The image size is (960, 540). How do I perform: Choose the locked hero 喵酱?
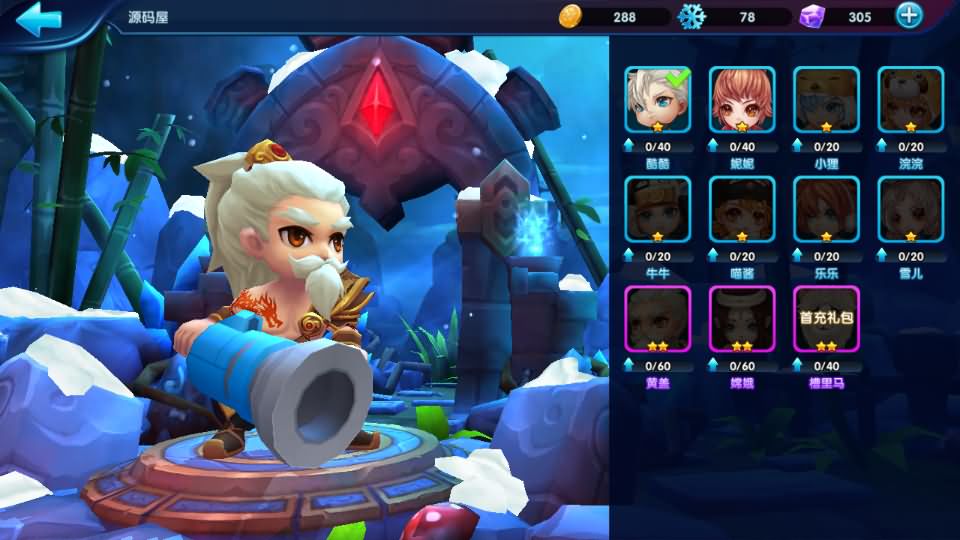pos(742,209)
